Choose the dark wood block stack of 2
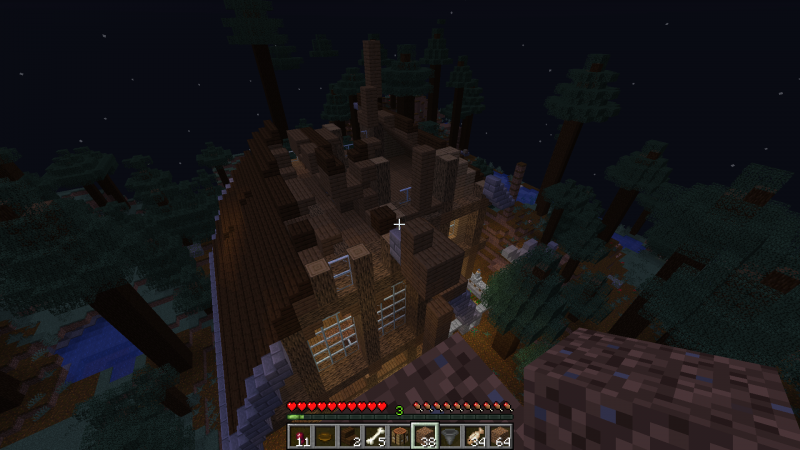 [x=351, y=436]
